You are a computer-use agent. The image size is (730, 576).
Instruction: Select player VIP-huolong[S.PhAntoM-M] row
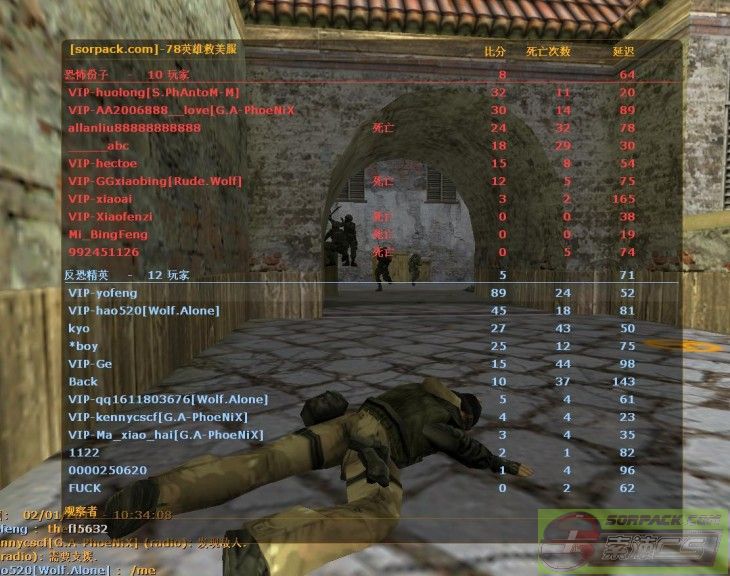click(x=153, y=92)
